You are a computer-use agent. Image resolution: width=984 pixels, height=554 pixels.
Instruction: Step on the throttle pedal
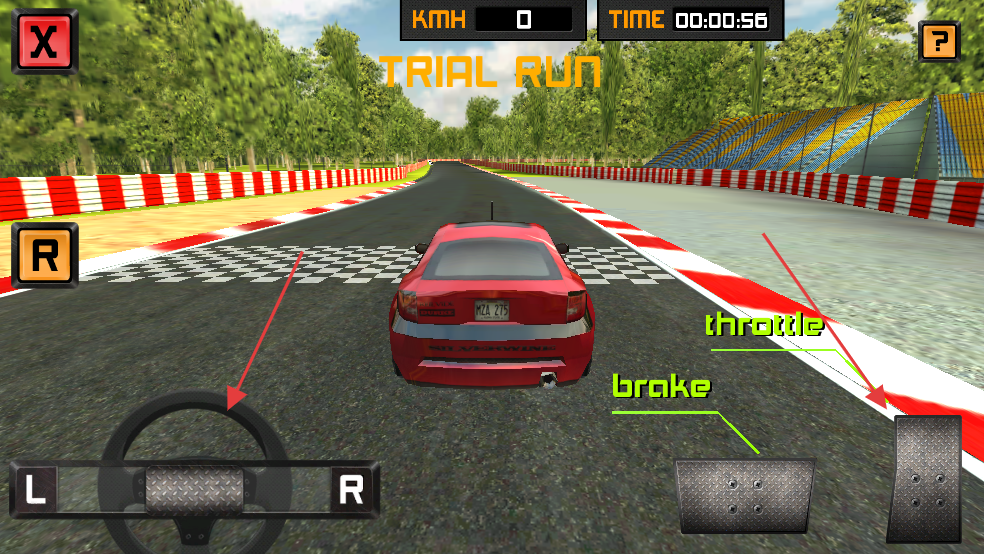click(926, 479)
